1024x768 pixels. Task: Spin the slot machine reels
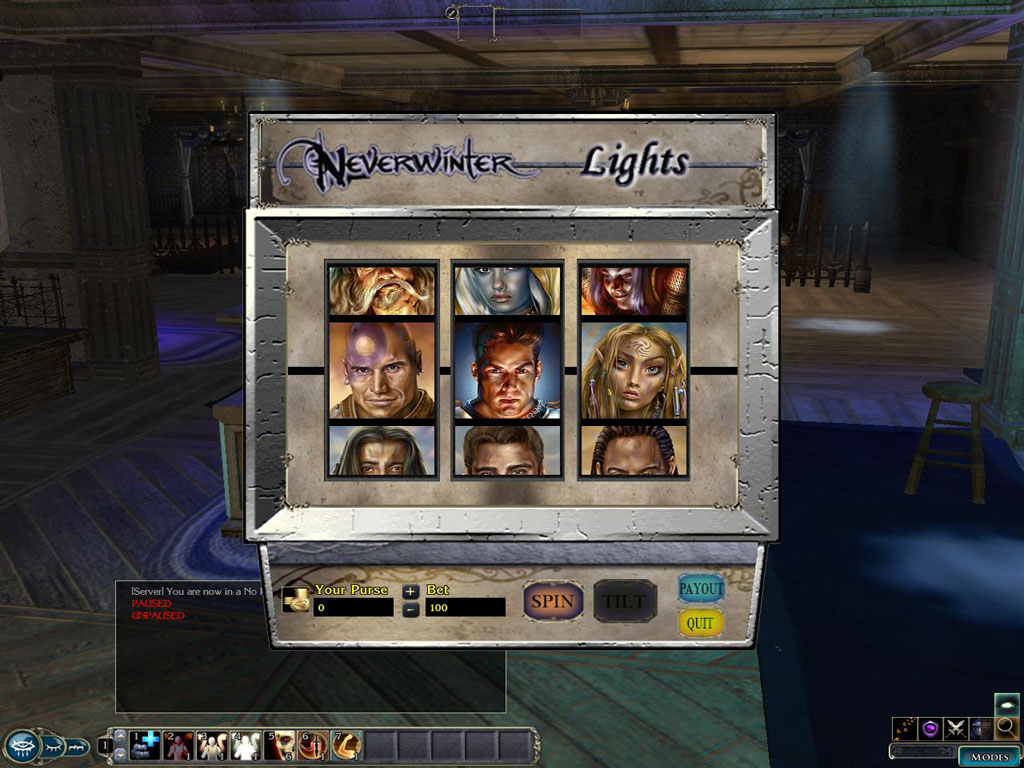pos(552,601)
